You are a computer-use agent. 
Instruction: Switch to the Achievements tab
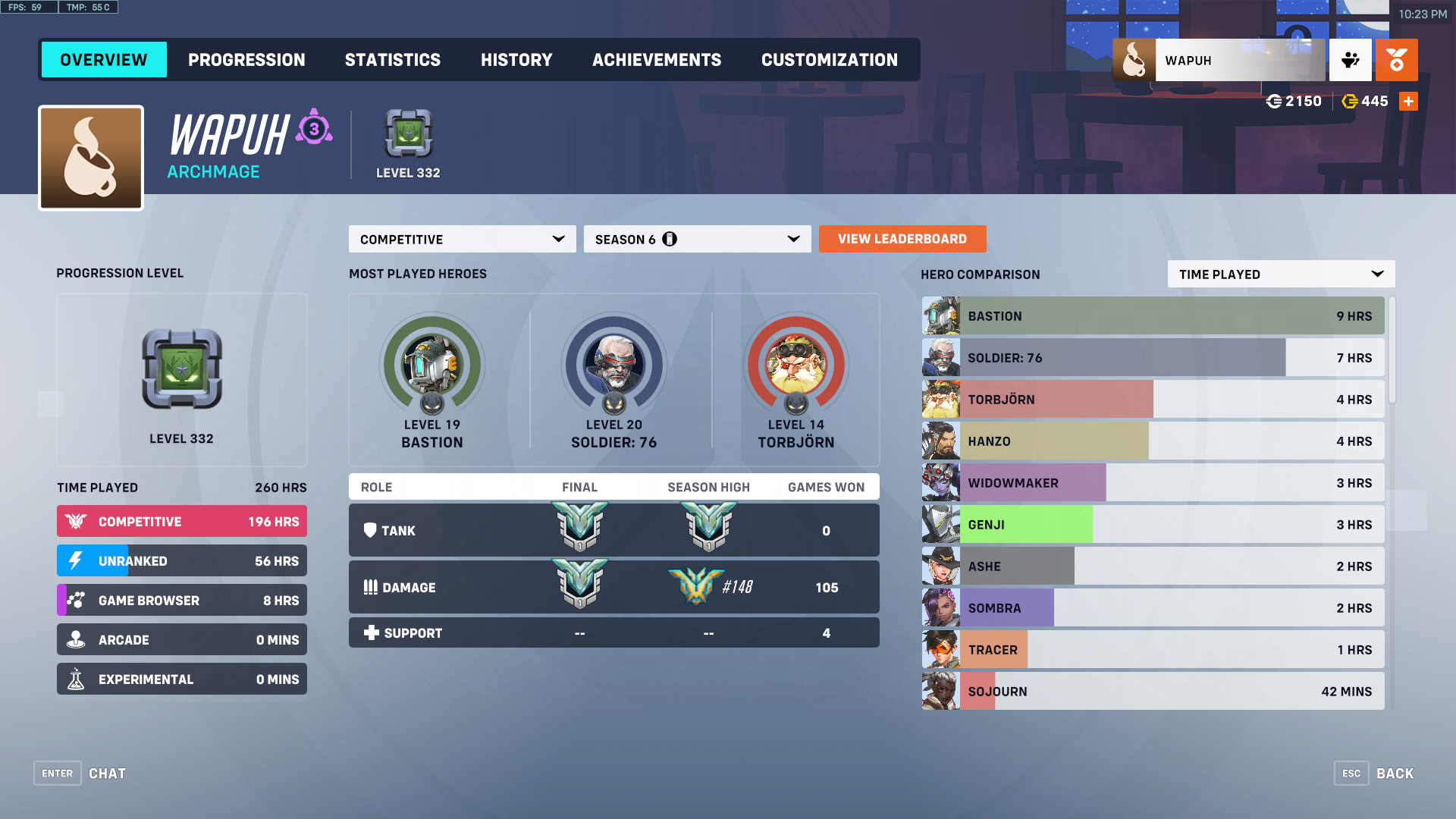pos(657,60)
